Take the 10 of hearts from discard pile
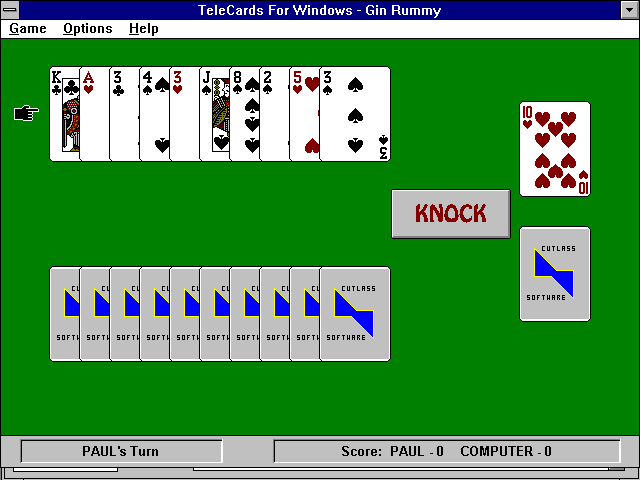The height and width of the screenshot is (480, 640). [554, 148]
